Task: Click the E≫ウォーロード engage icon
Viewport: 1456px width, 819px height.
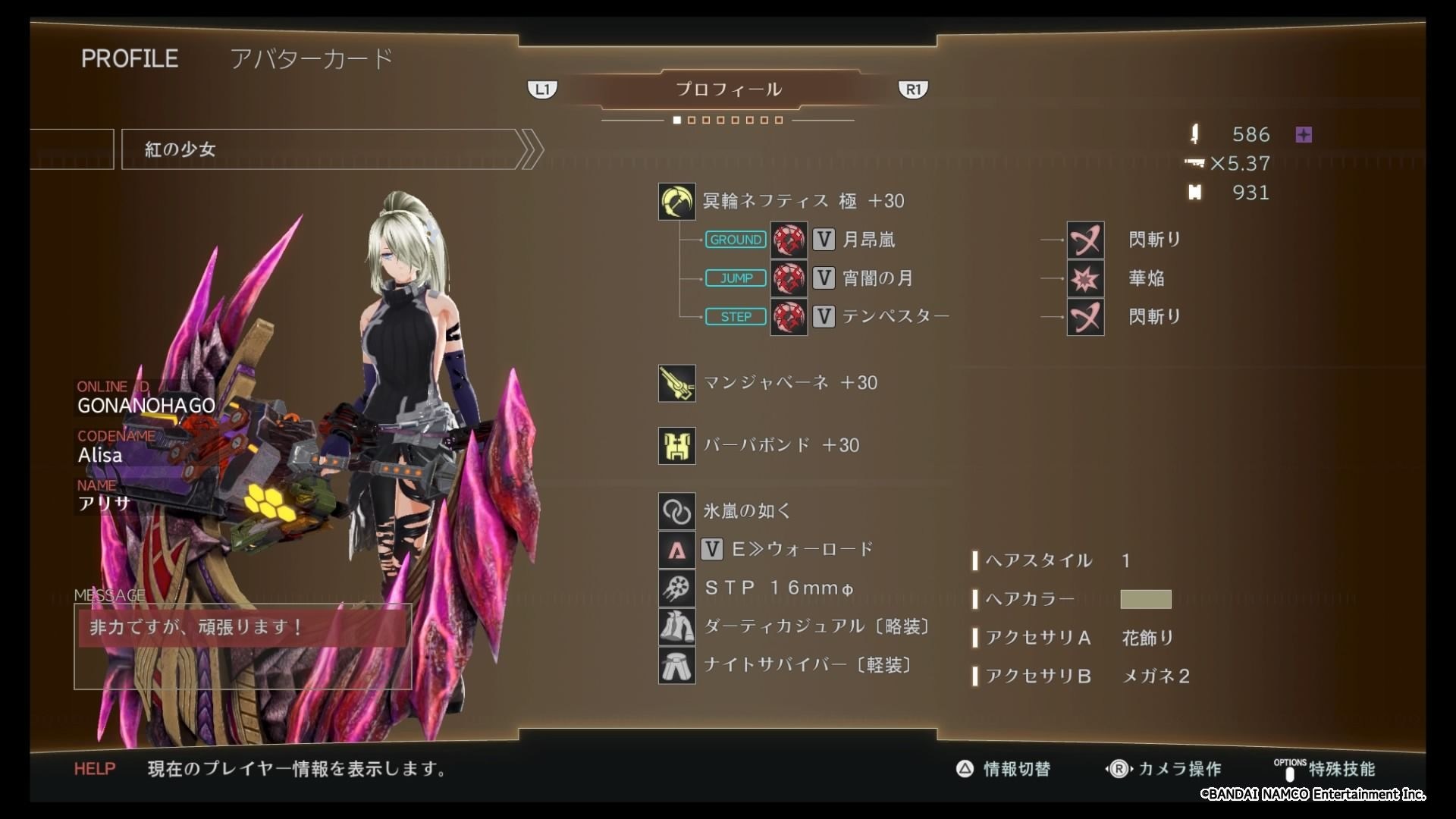Action: coord(676,549)
